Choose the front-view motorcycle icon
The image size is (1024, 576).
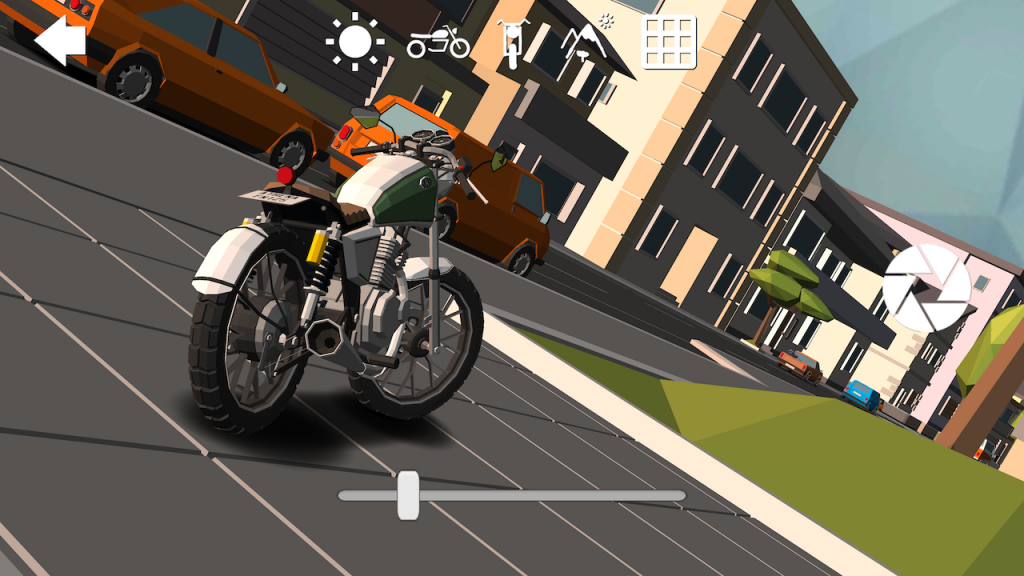click(x=511, y=43)
